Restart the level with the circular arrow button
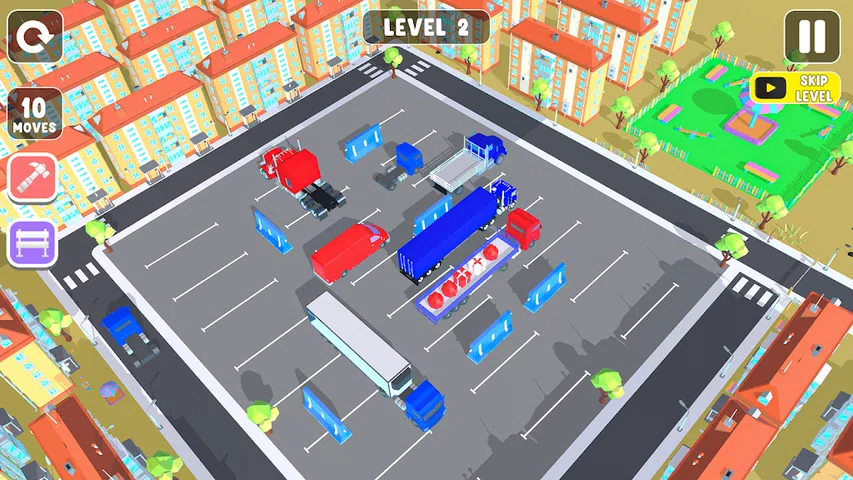Screen dimensions: 853x480 point(35,36)
